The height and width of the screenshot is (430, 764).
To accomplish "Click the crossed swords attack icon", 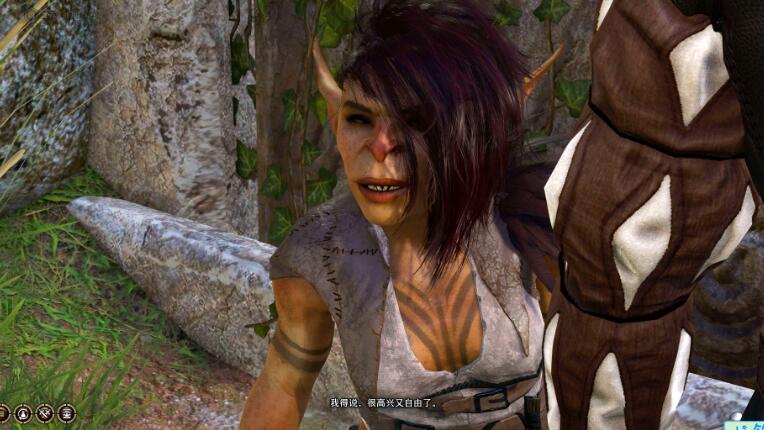I will click(45, 413).
